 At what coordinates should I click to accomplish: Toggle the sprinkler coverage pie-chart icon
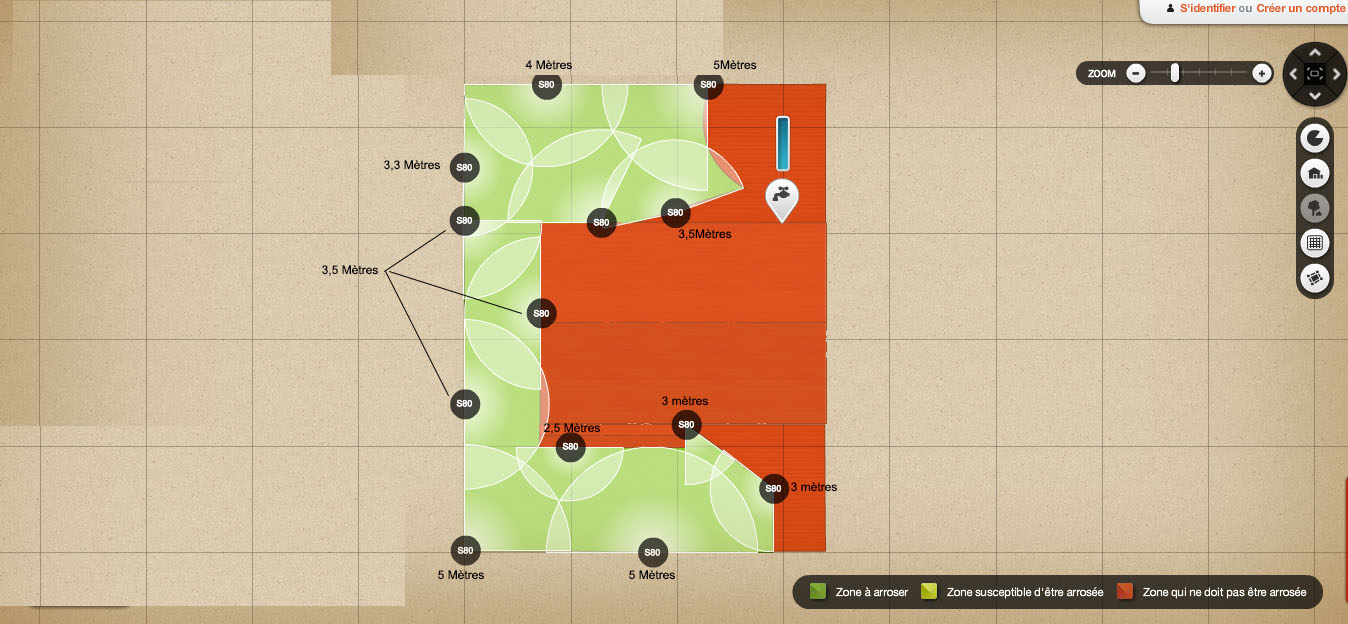point(1315,139)
